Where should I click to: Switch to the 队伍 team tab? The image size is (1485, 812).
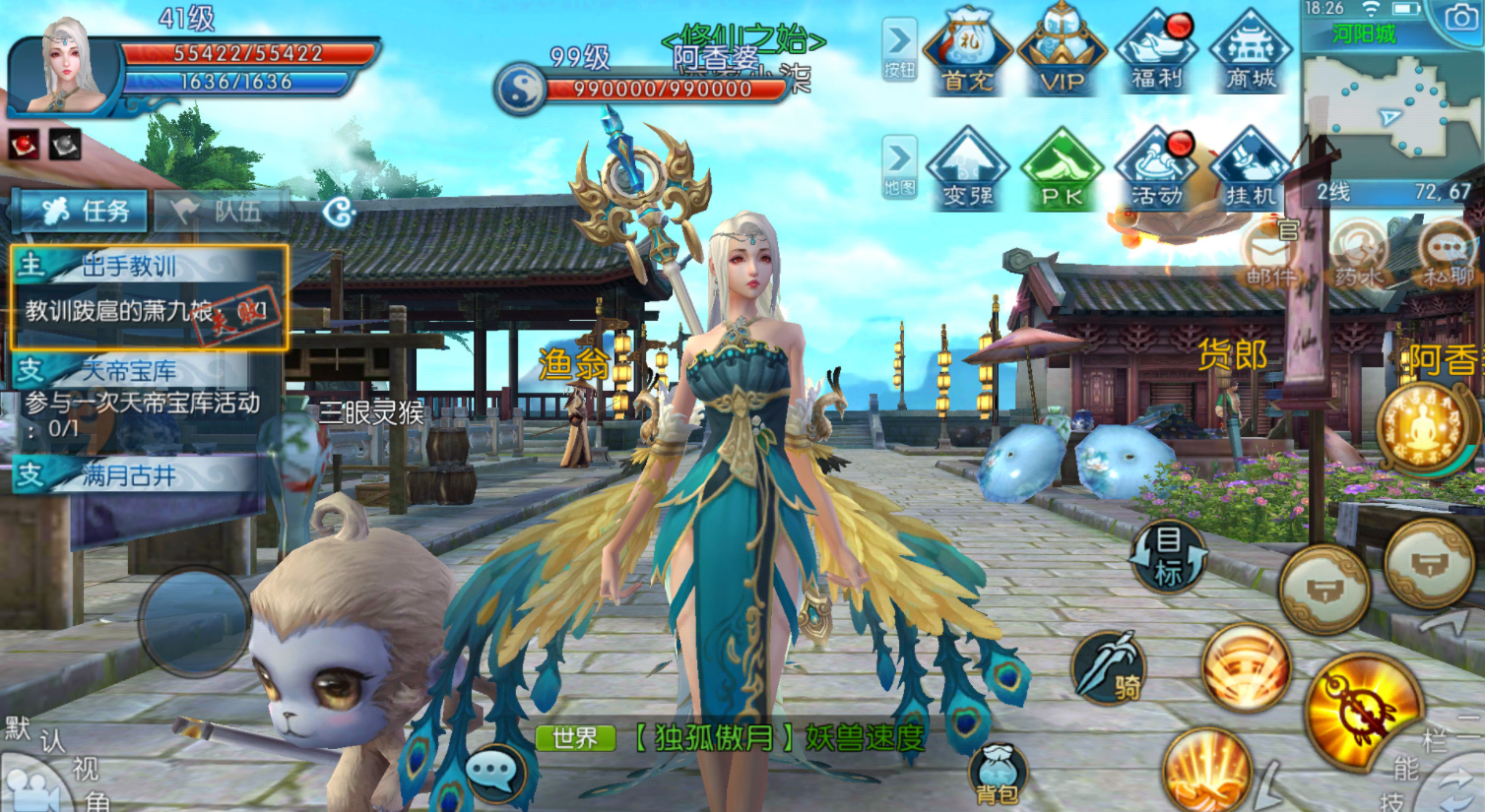(222, 211)
